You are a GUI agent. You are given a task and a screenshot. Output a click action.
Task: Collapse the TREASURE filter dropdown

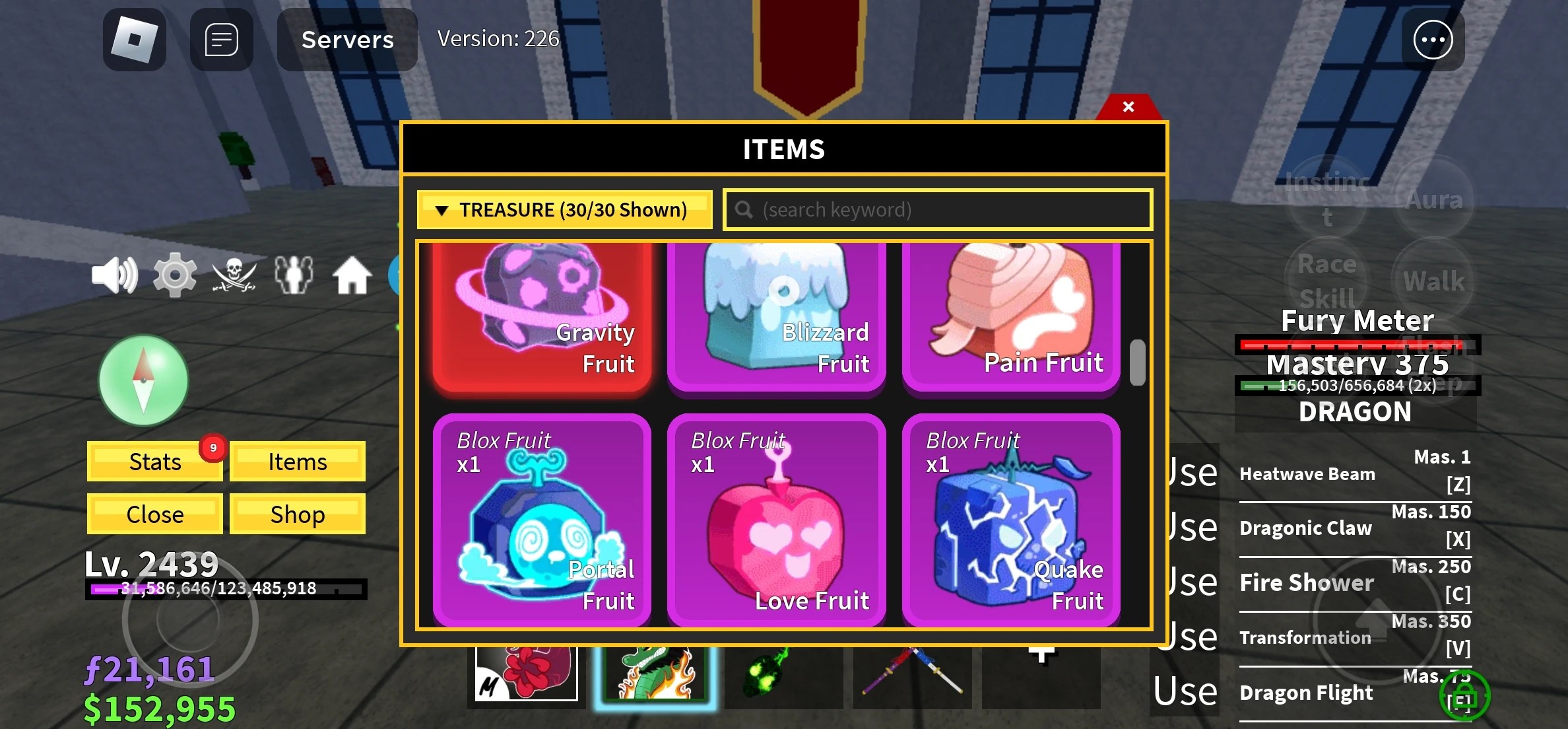[x=564, y=210]
